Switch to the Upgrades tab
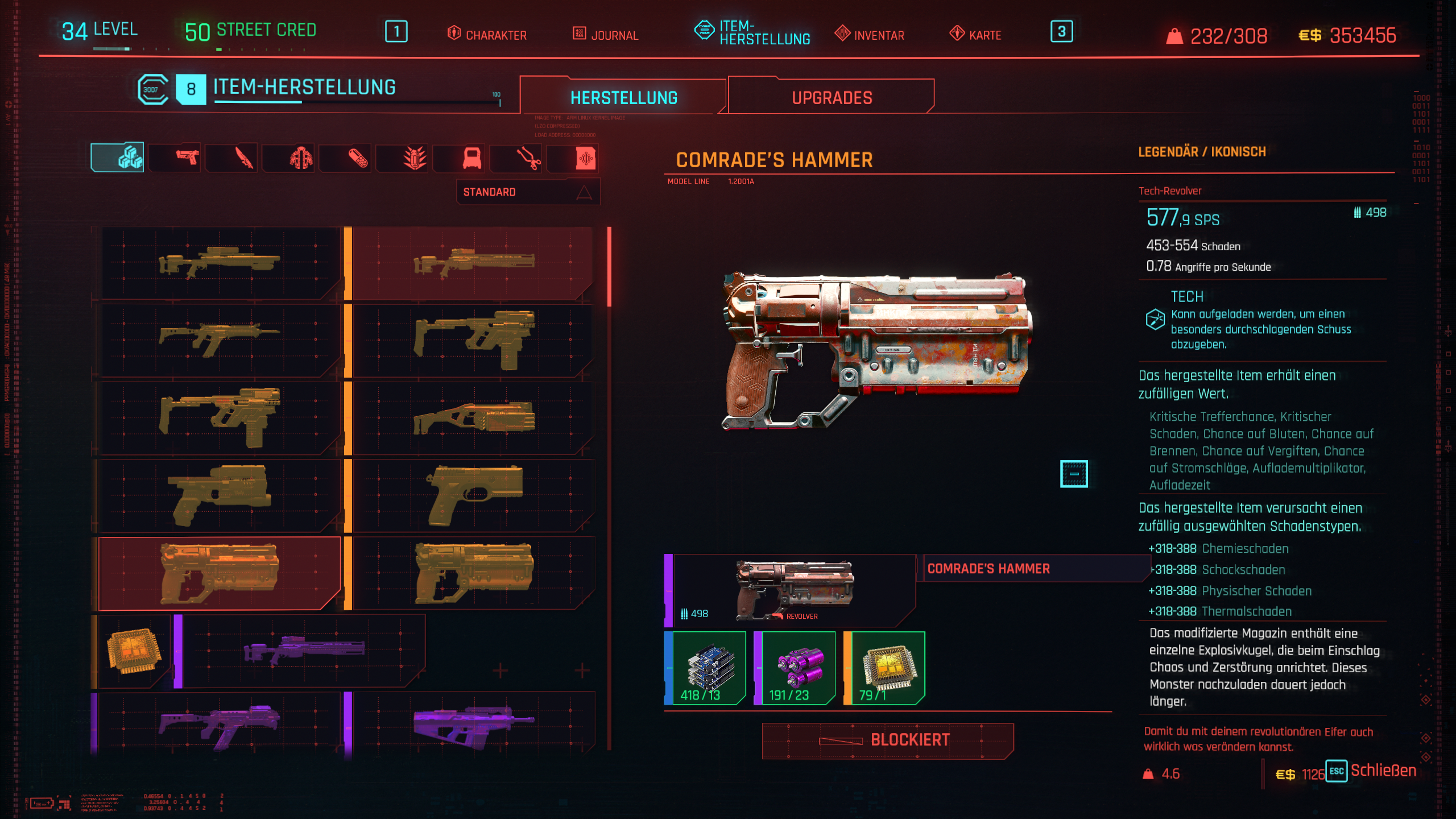1456x819 pixels. (x=832, y=97)
